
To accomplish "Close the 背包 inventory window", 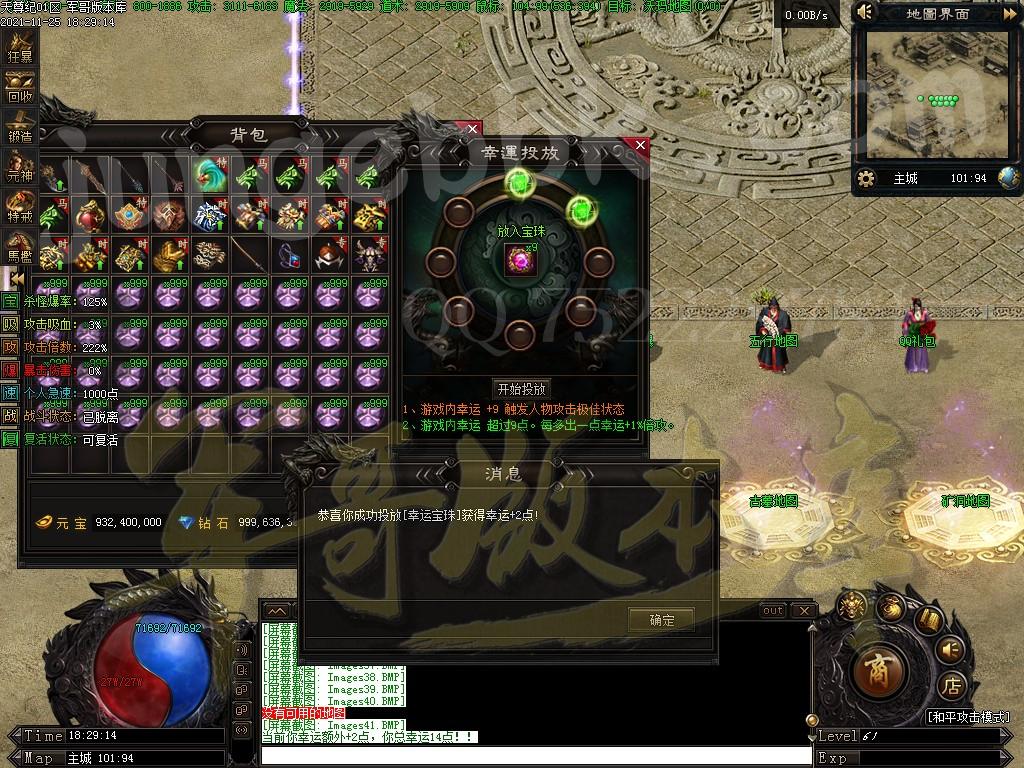I will 473,129.
